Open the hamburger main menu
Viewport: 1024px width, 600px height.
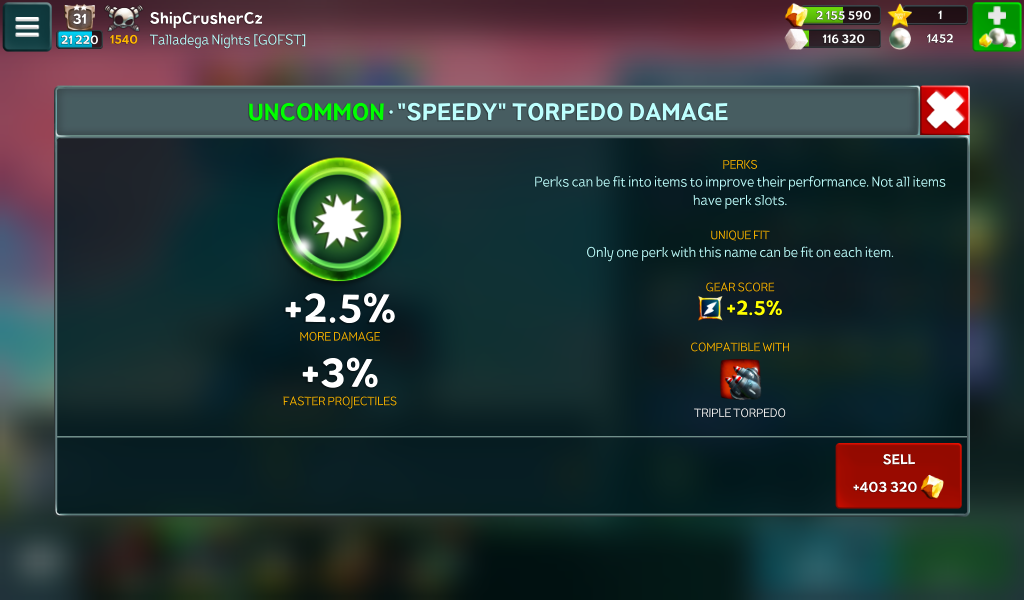(27, 27)
